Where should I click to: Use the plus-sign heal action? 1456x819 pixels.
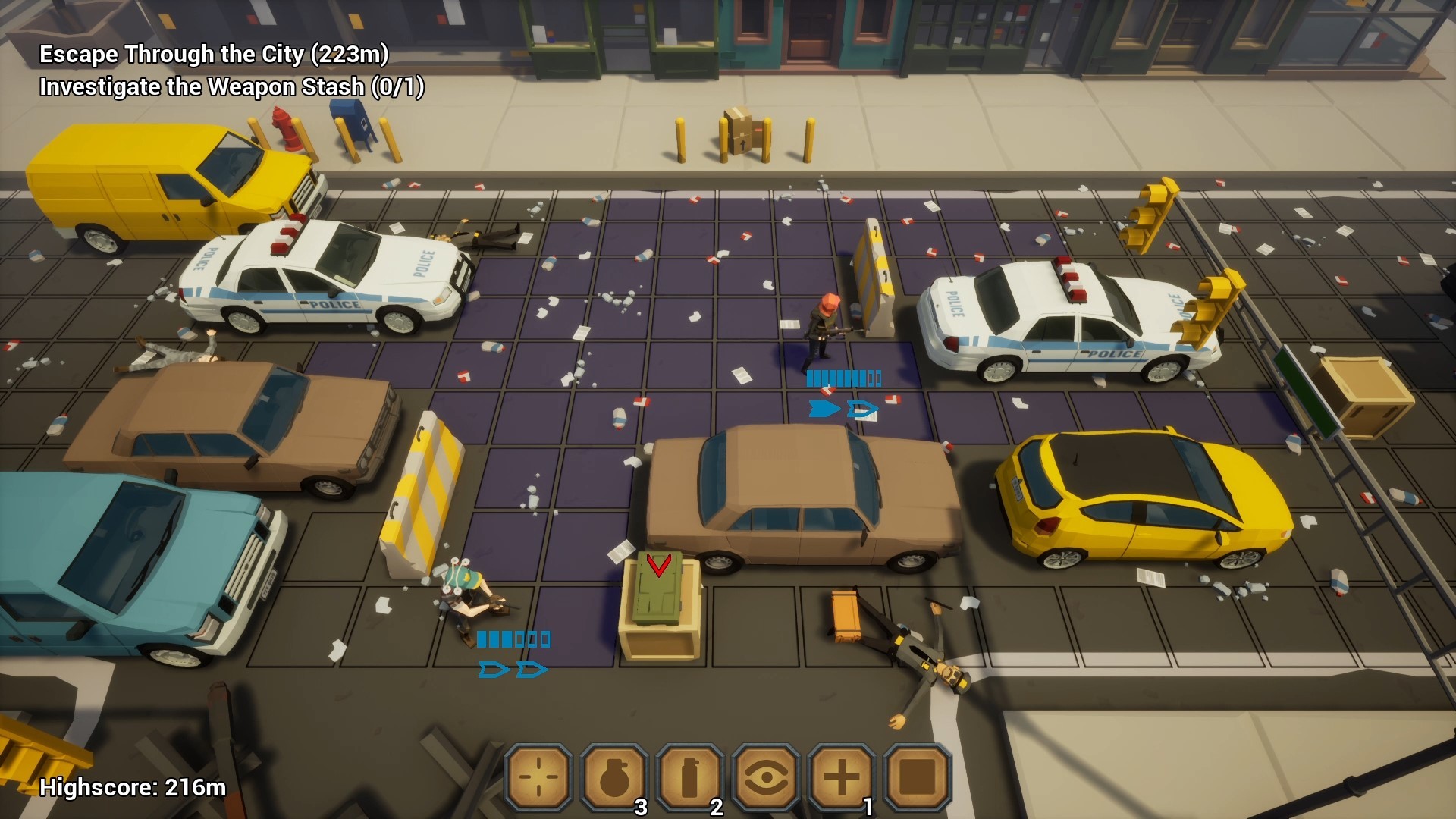(x=842, y=777)
